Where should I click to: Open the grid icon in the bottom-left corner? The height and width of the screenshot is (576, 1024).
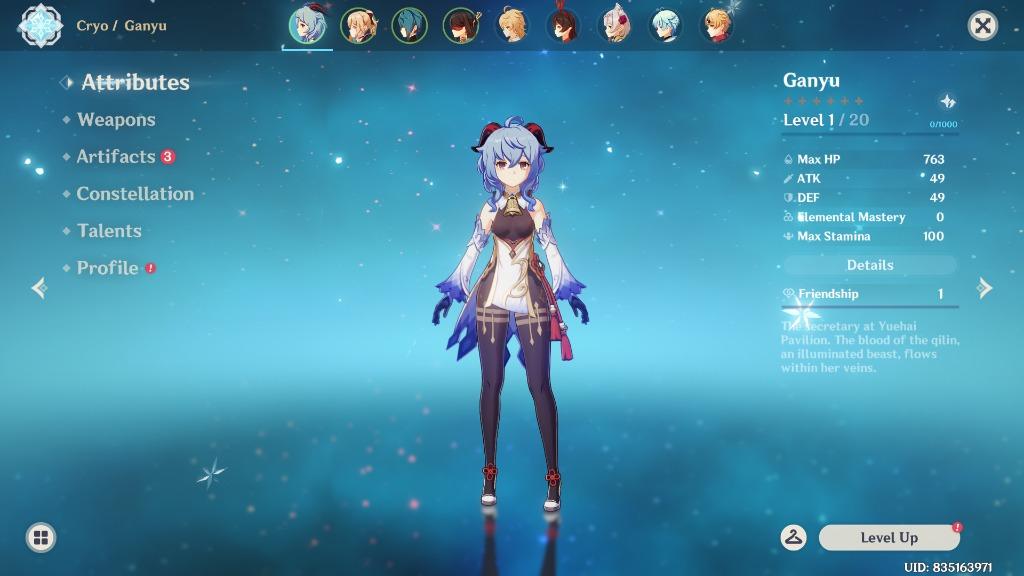[41, 538]
